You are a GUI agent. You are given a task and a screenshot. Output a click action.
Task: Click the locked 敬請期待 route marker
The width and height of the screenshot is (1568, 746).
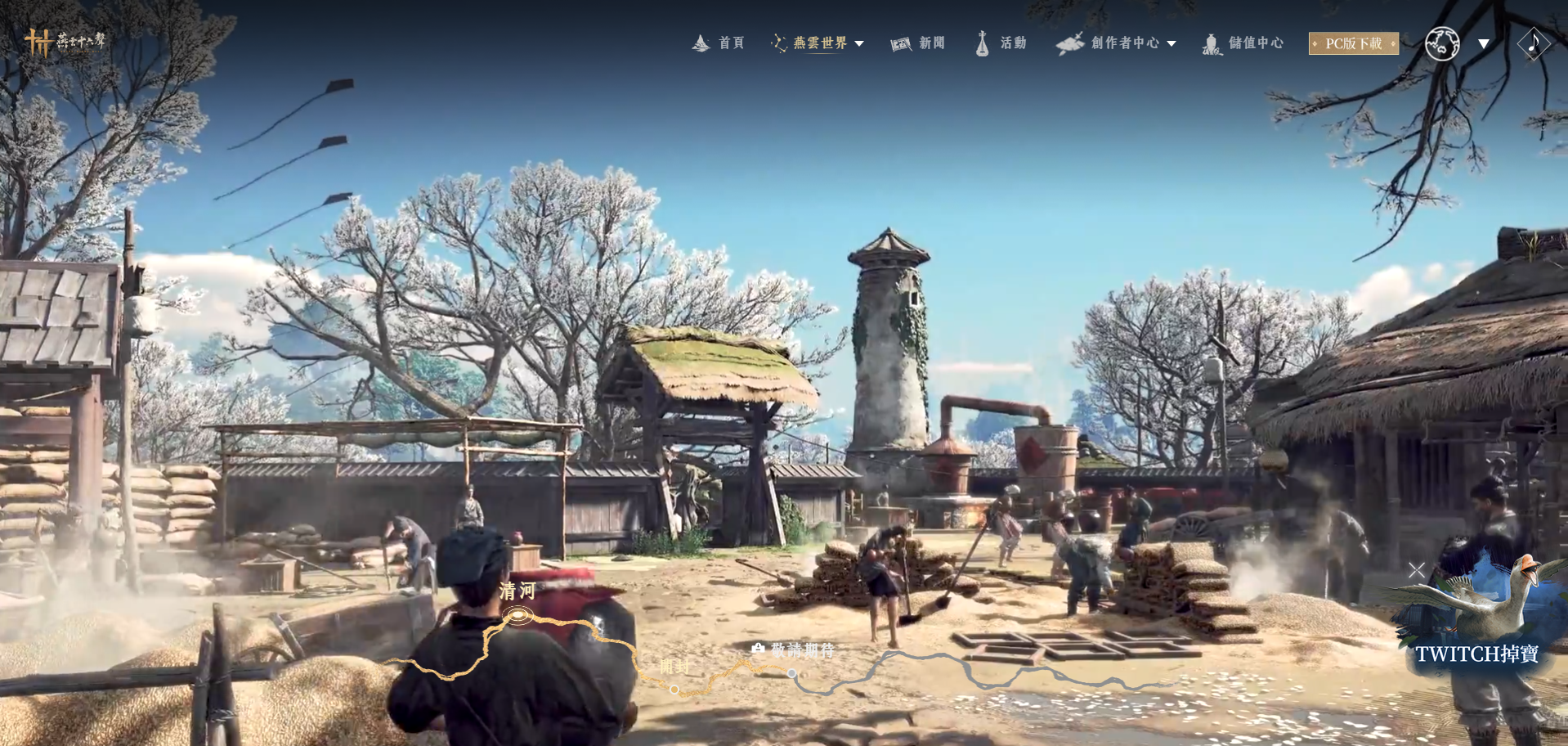791,672
